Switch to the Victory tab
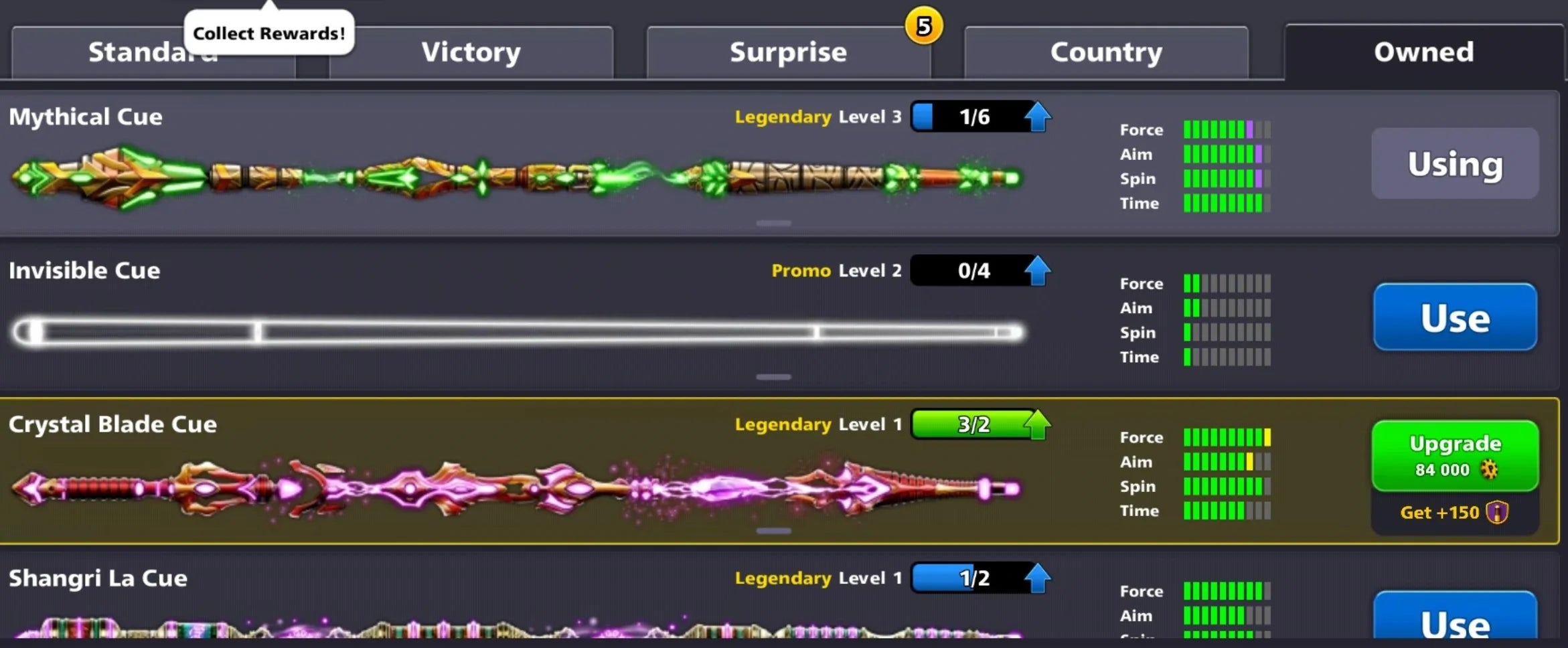The height and width of the screenshot is (648, 1568). pos(471,52)
